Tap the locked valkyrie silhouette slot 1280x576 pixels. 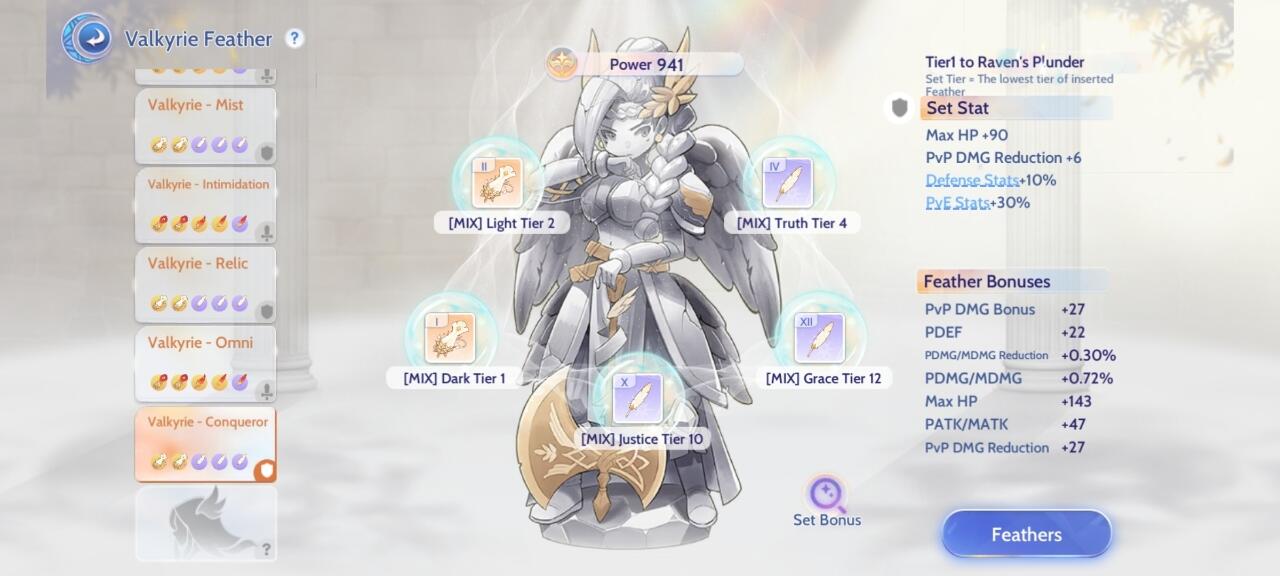click(x=205, y=523)
